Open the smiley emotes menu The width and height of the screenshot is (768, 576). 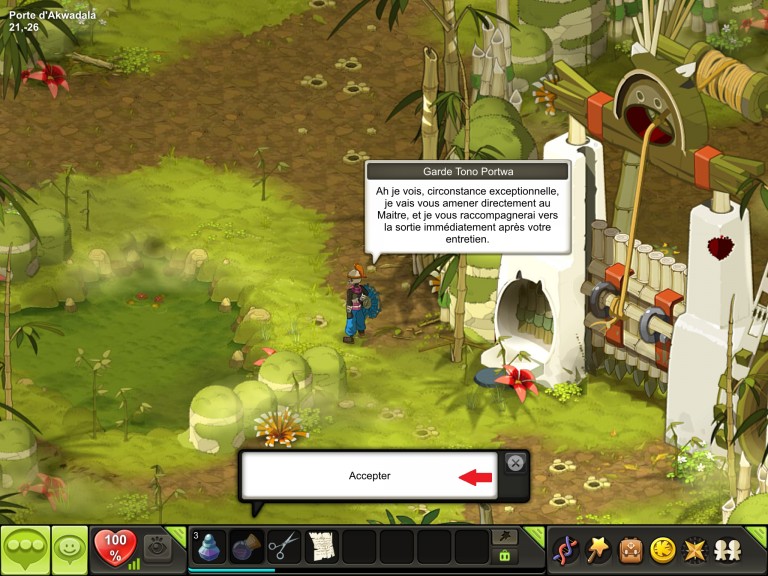(x=69, y=549)
